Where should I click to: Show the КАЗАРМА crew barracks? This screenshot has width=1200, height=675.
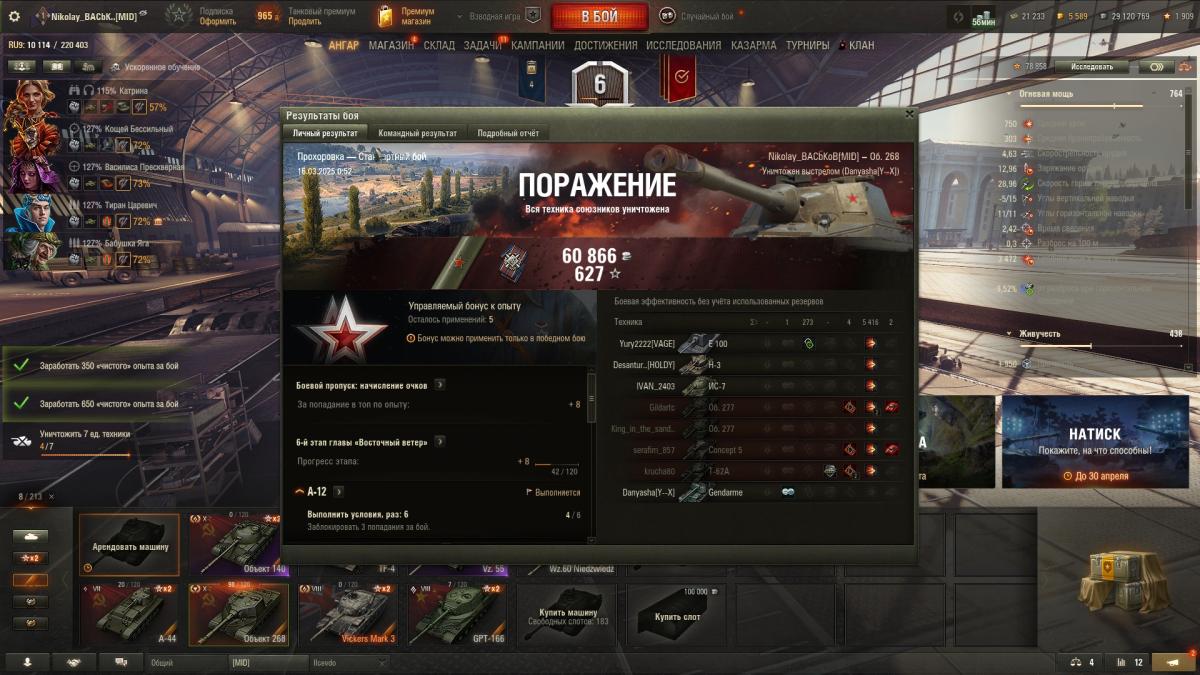[753, 46]
